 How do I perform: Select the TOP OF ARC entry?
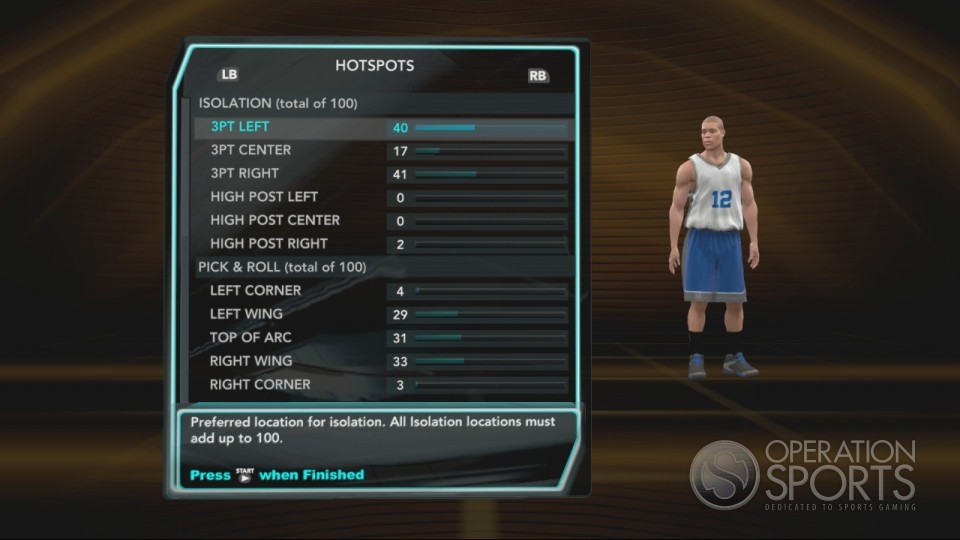(x=251, y=338)
